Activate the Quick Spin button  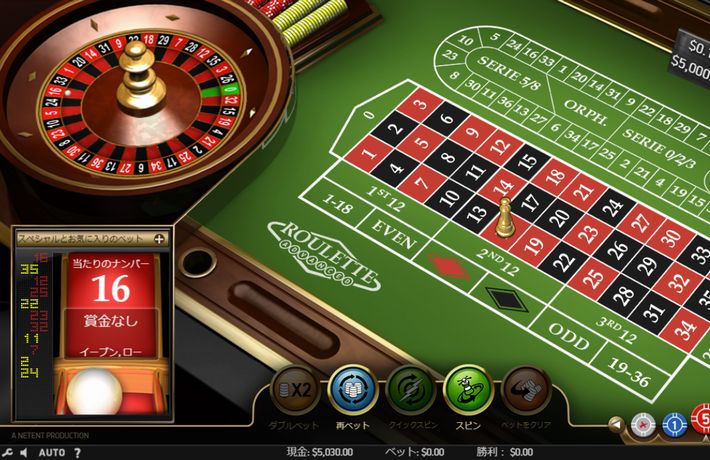click(409, 389)
